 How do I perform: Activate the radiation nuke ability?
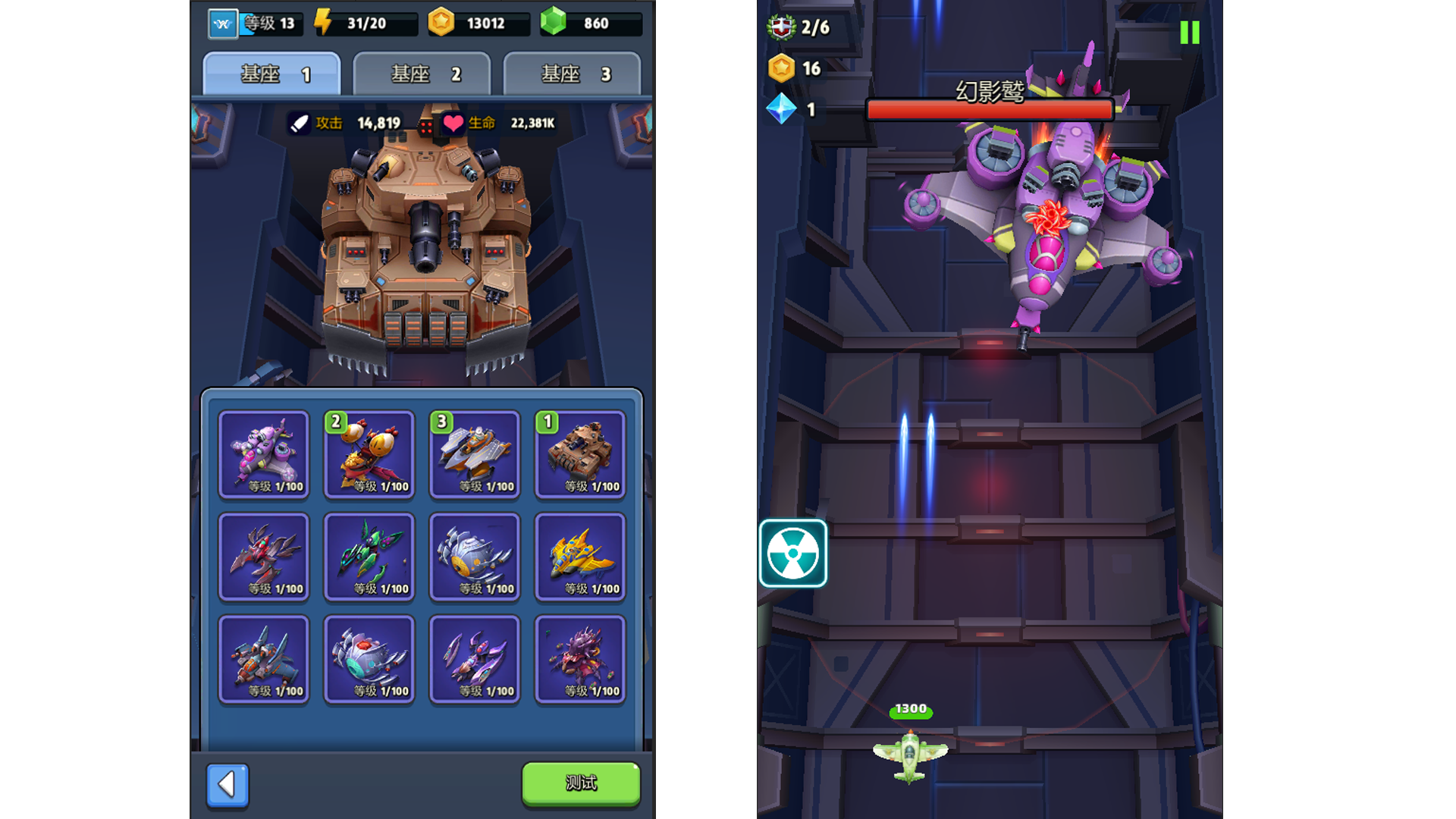792,554
